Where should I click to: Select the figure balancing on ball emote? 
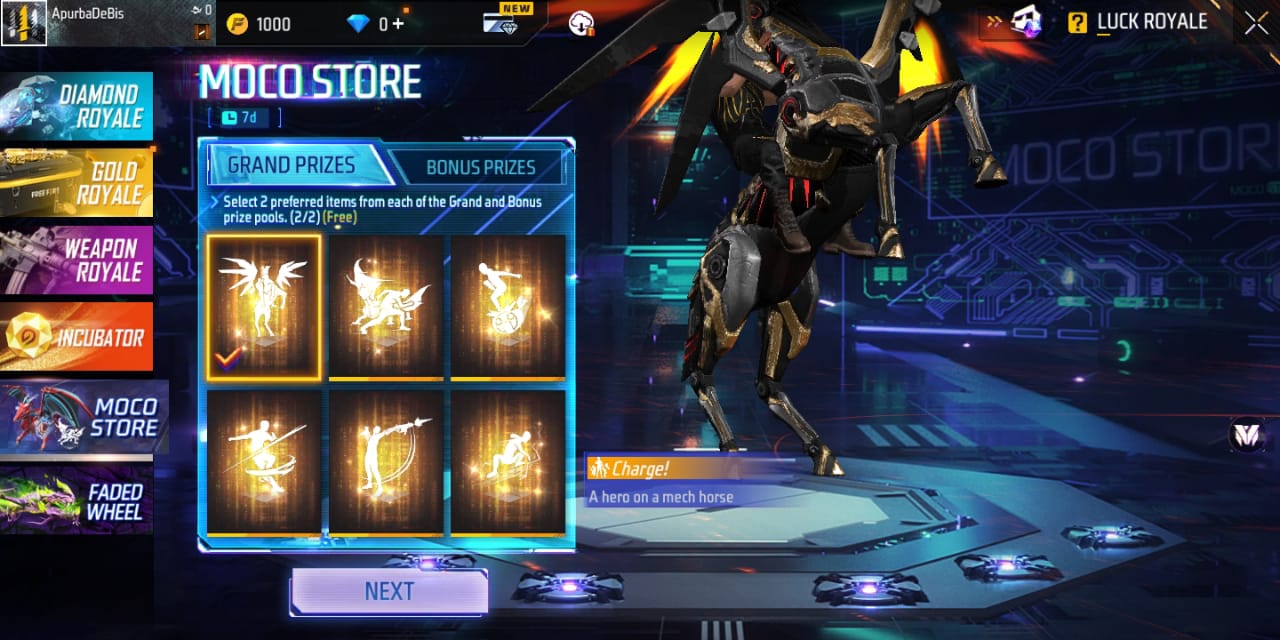click(x=508, y=307)
